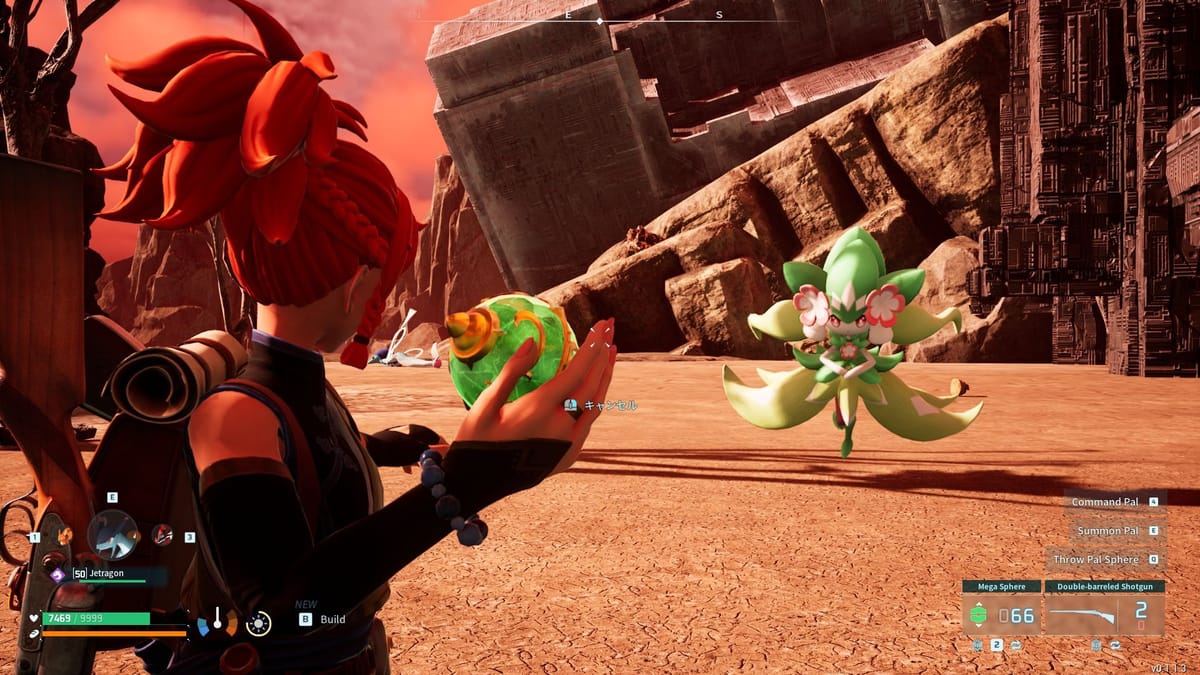Viewport: 1200px width, 675px height.
Task: Select the Double-barreled Shotgun weapon slot
Action: (1104, 615)
